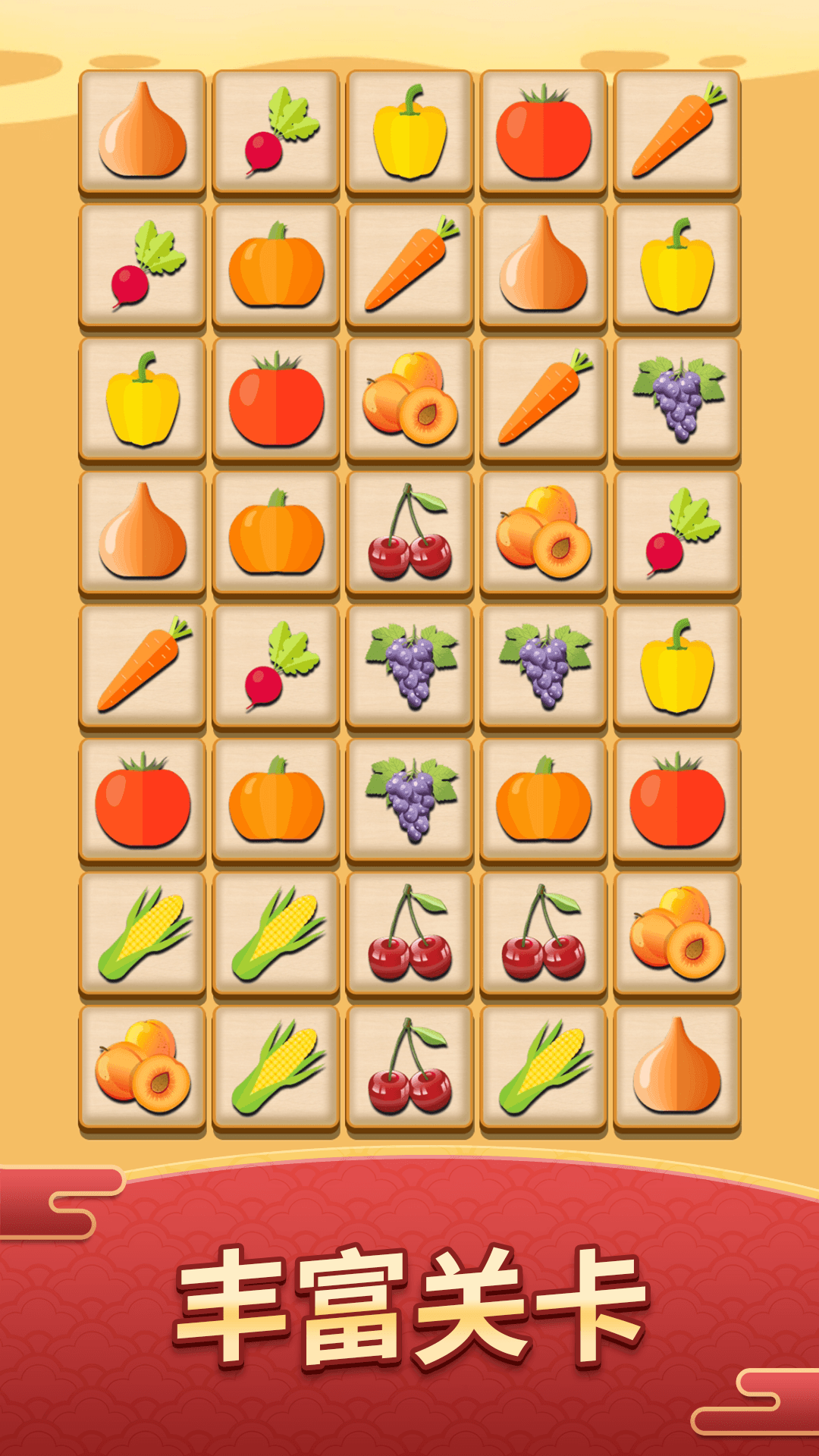Tap the carrot tile between pumpkin and onion

[x=410, y=265]
